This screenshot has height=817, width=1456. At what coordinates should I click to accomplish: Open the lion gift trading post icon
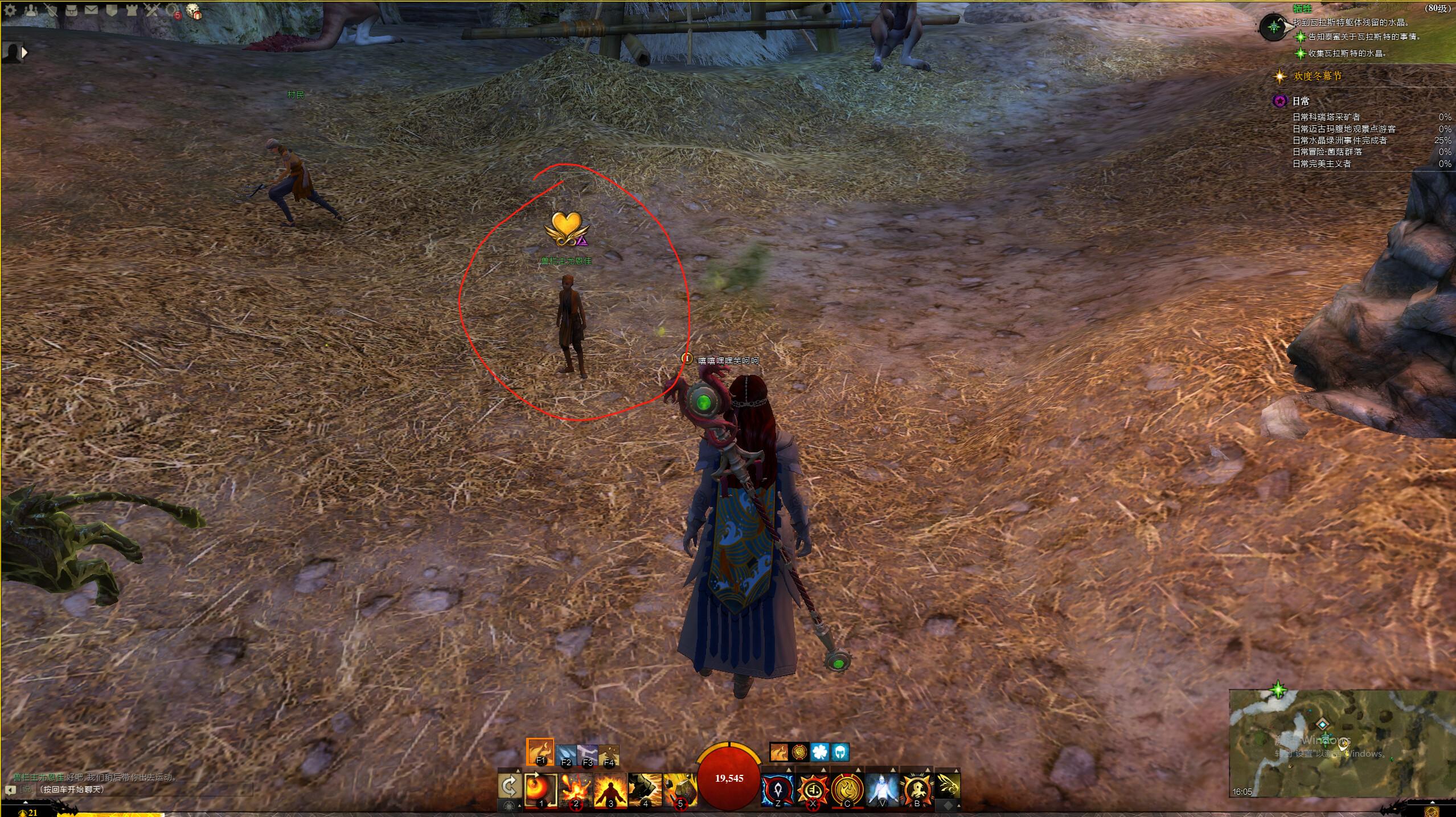[194, 11]
